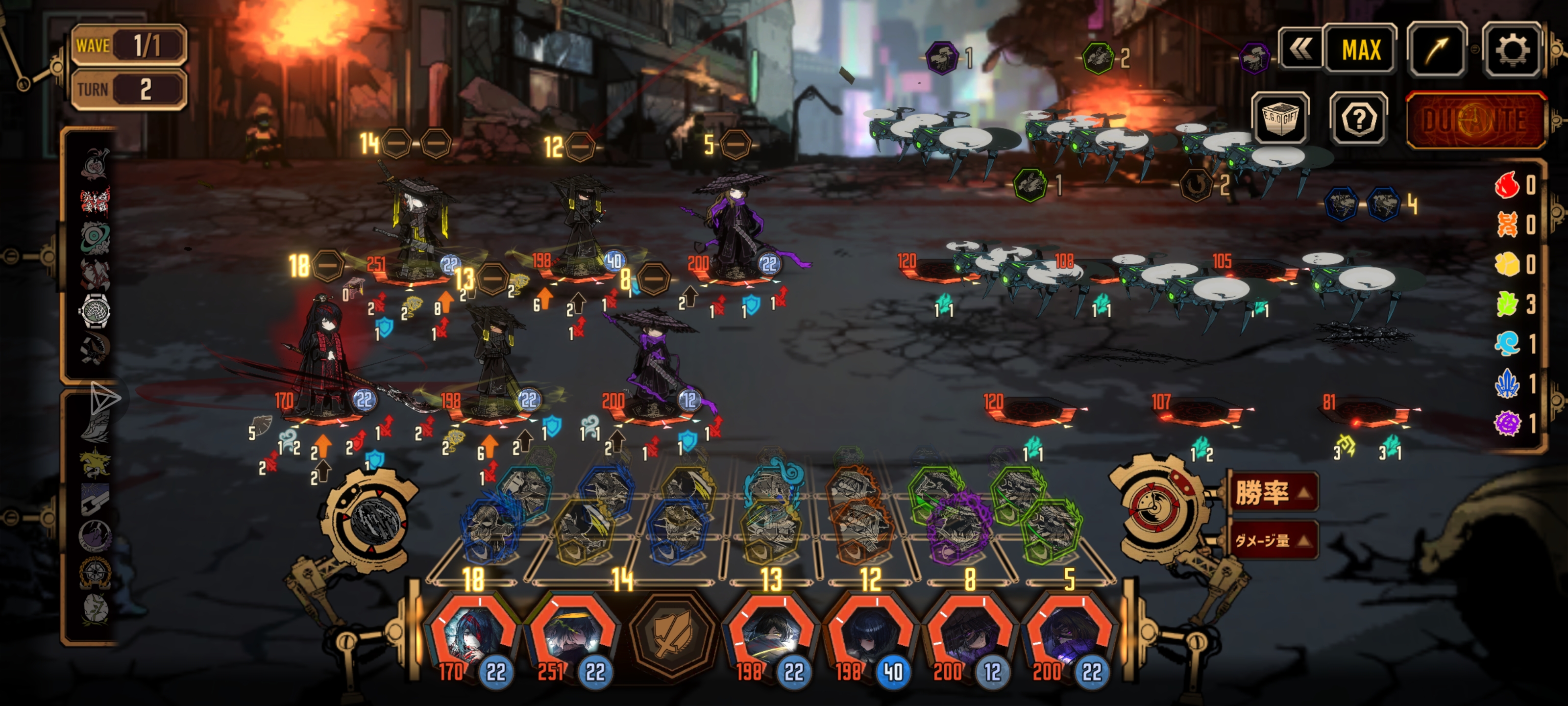Open the E.G.O Gift list
Image resolution: width=1568 pixels, height=706 pixels.
(1279, 119)
